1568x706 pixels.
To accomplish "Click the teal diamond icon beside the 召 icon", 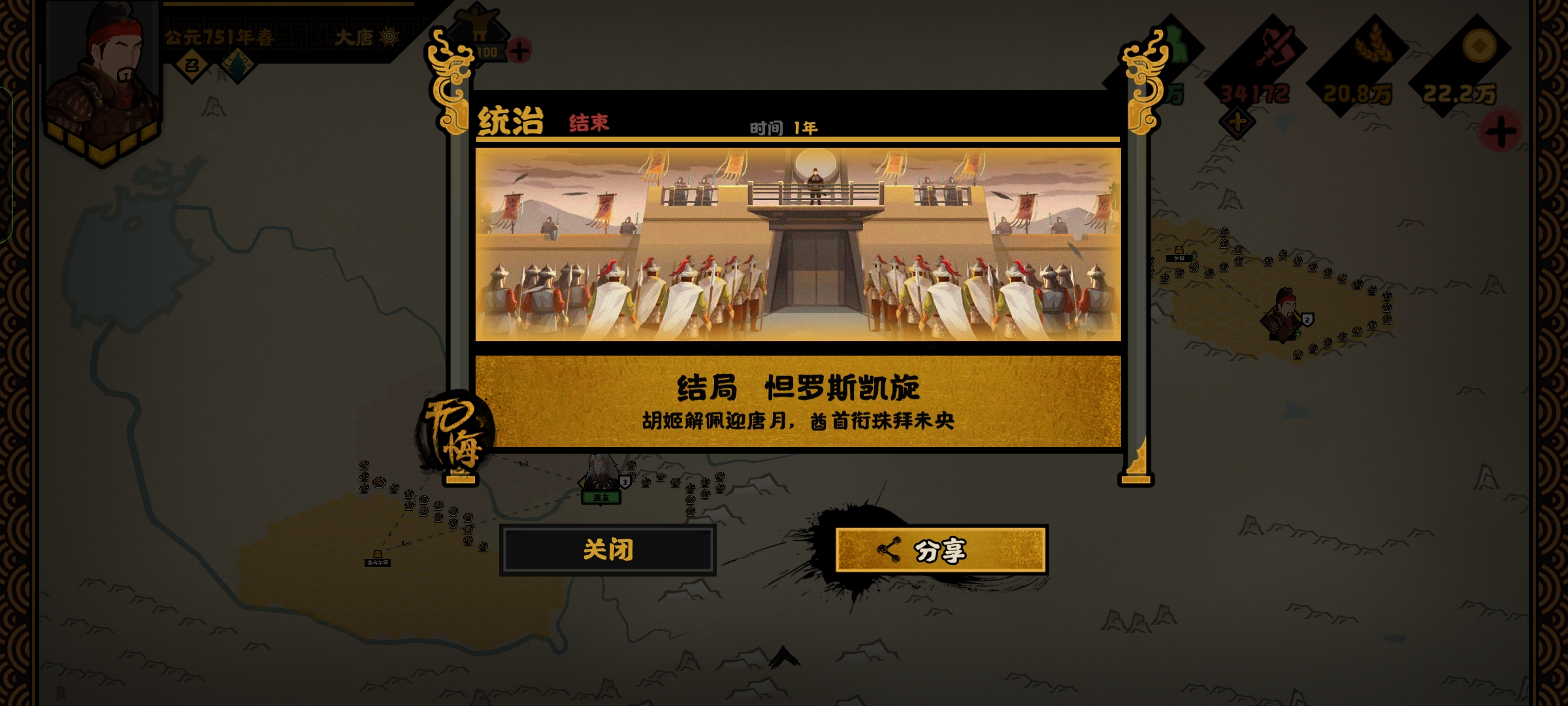I will click(238, 65).
